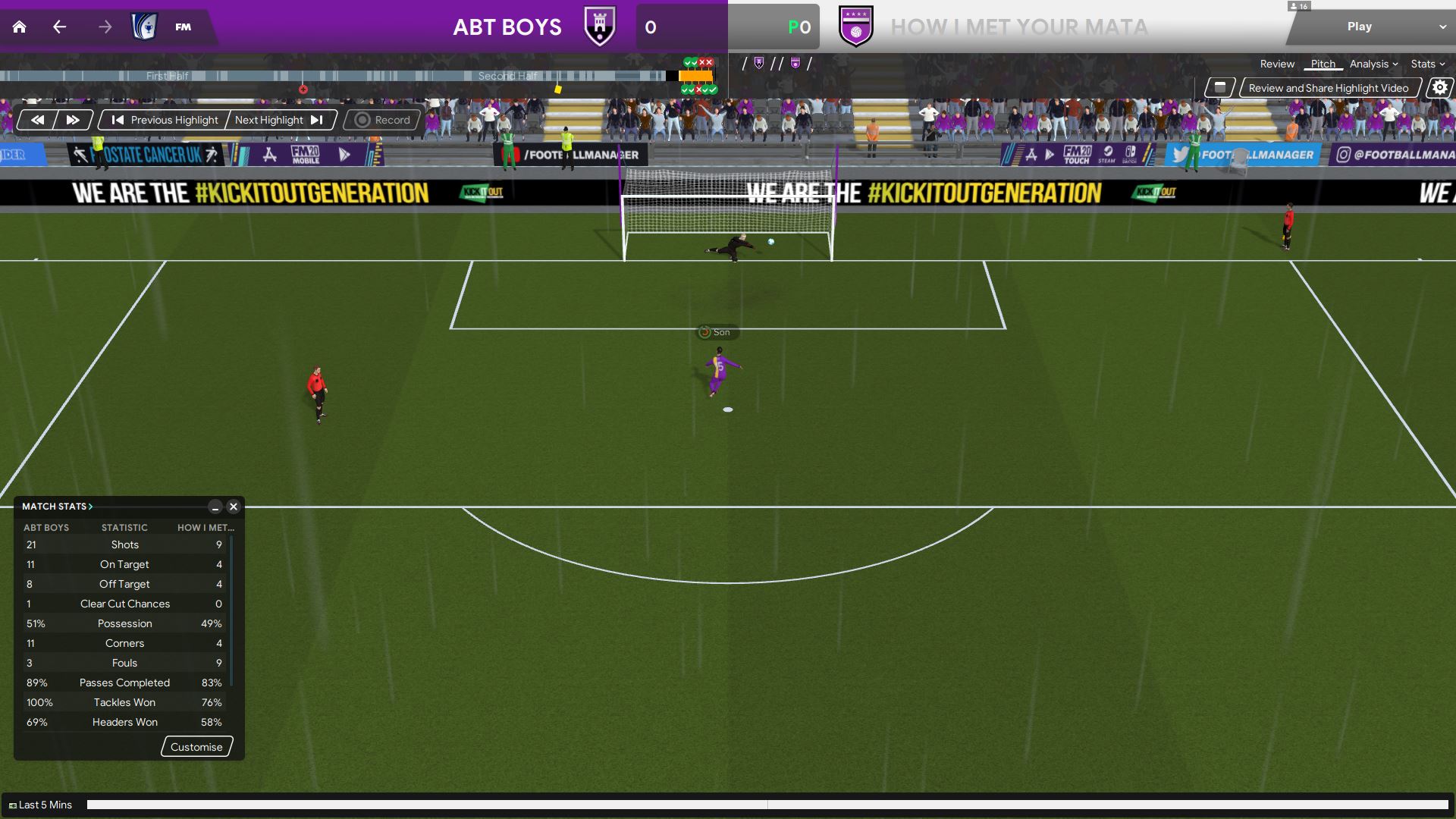Screen dimensions: 1456x819
Task: Click the Play button
Action: click(1359, 27)
